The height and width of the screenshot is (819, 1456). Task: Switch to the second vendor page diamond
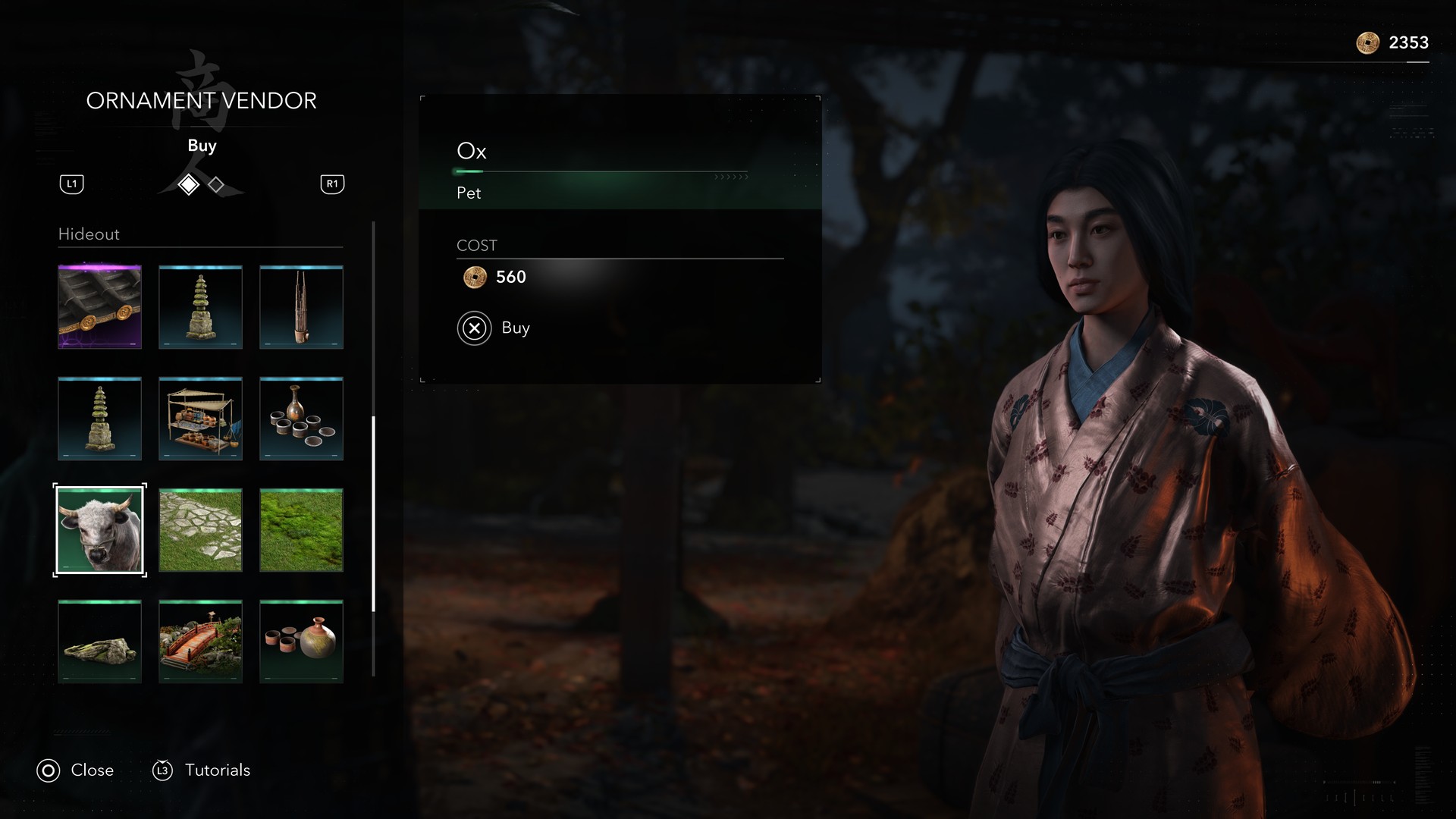[x=216, y=185]
